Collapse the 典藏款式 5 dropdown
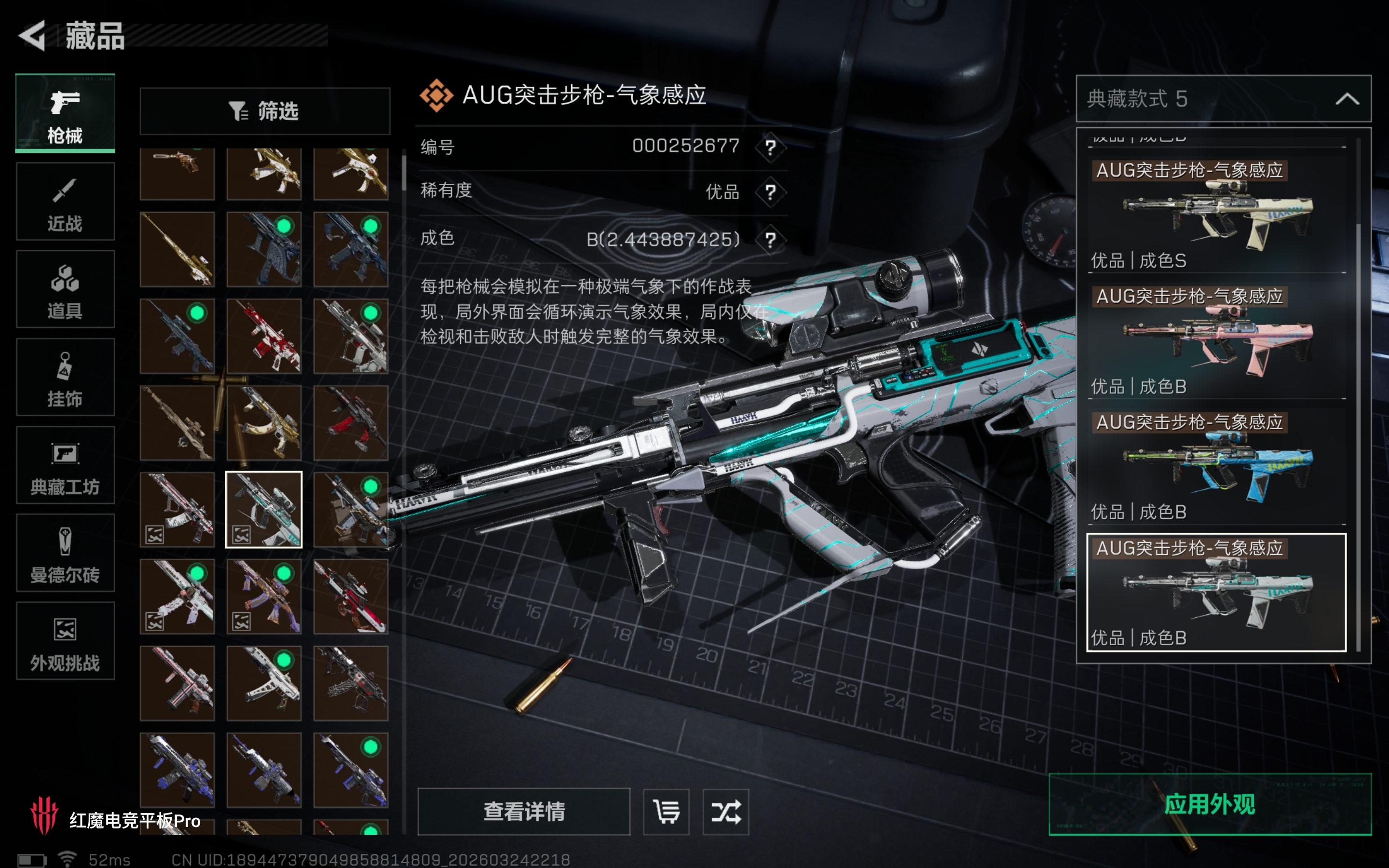1389x868 pixels. tap(1347, 99)
